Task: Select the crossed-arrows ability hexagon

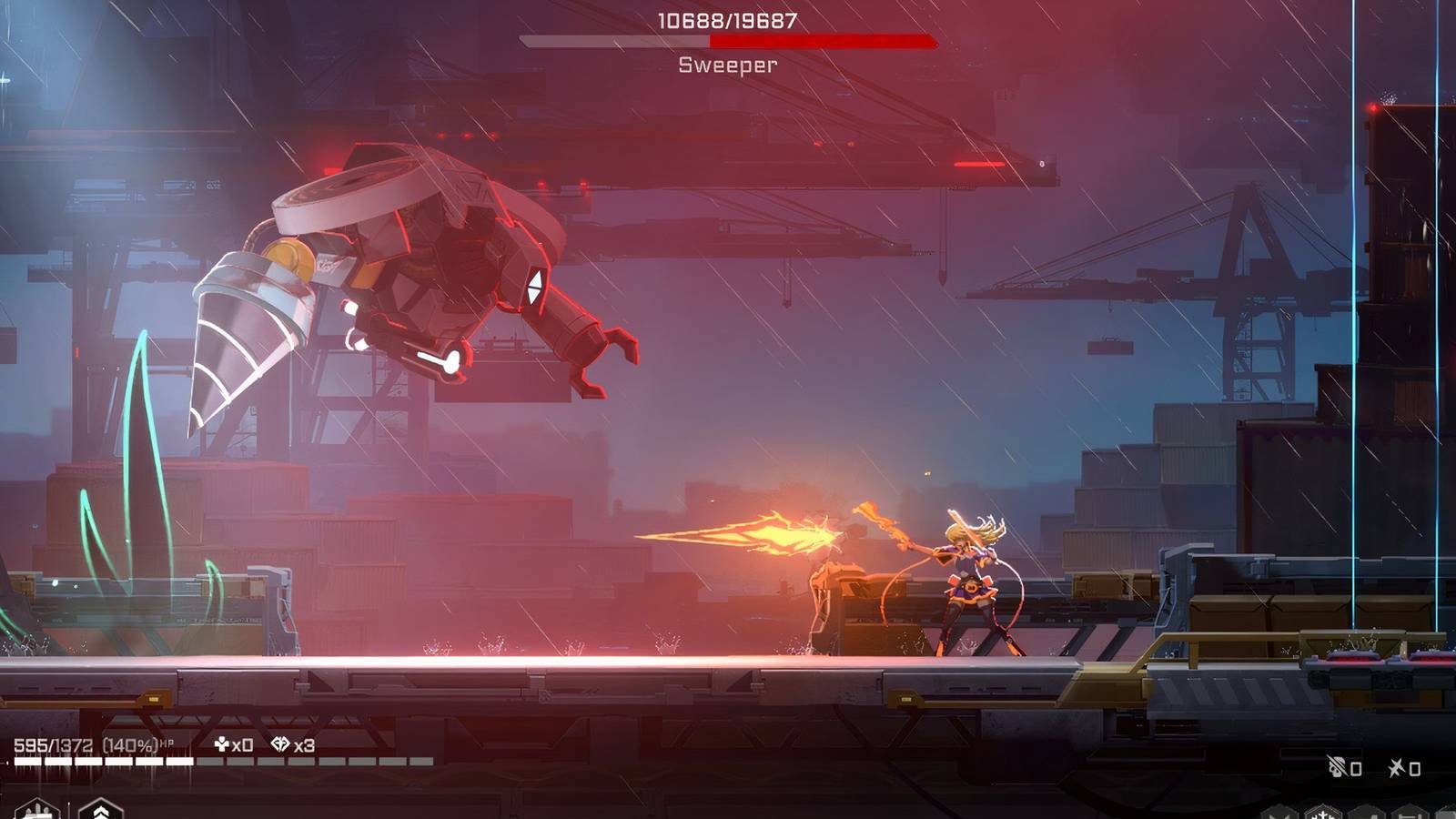Action: point(1279,813)
